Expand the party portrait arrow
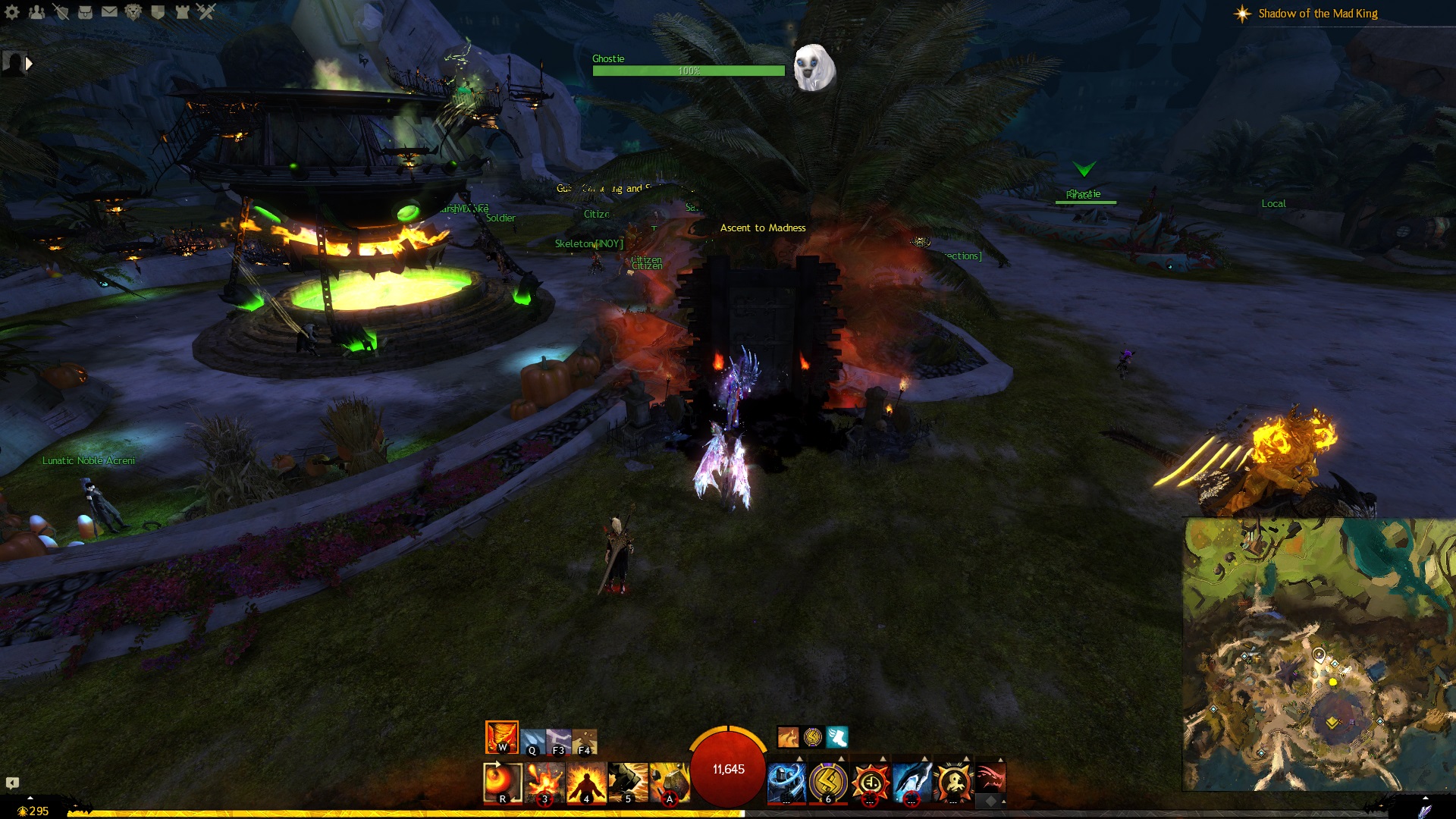Viewport: 1456px width, 819px height. 29,64
